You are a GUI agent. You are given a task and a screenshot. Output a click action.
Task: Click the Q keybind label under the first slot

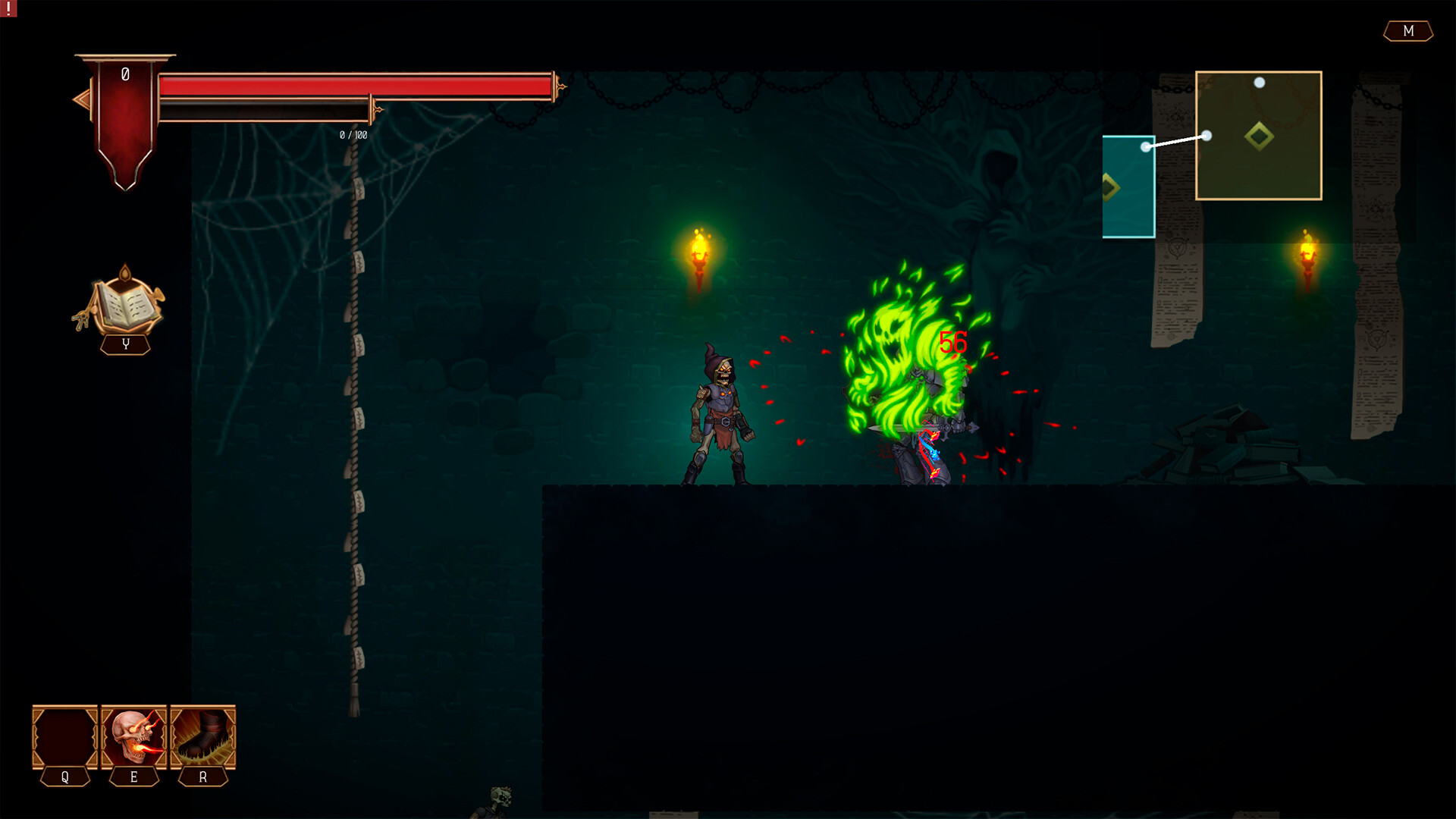[x=64, y=777]
